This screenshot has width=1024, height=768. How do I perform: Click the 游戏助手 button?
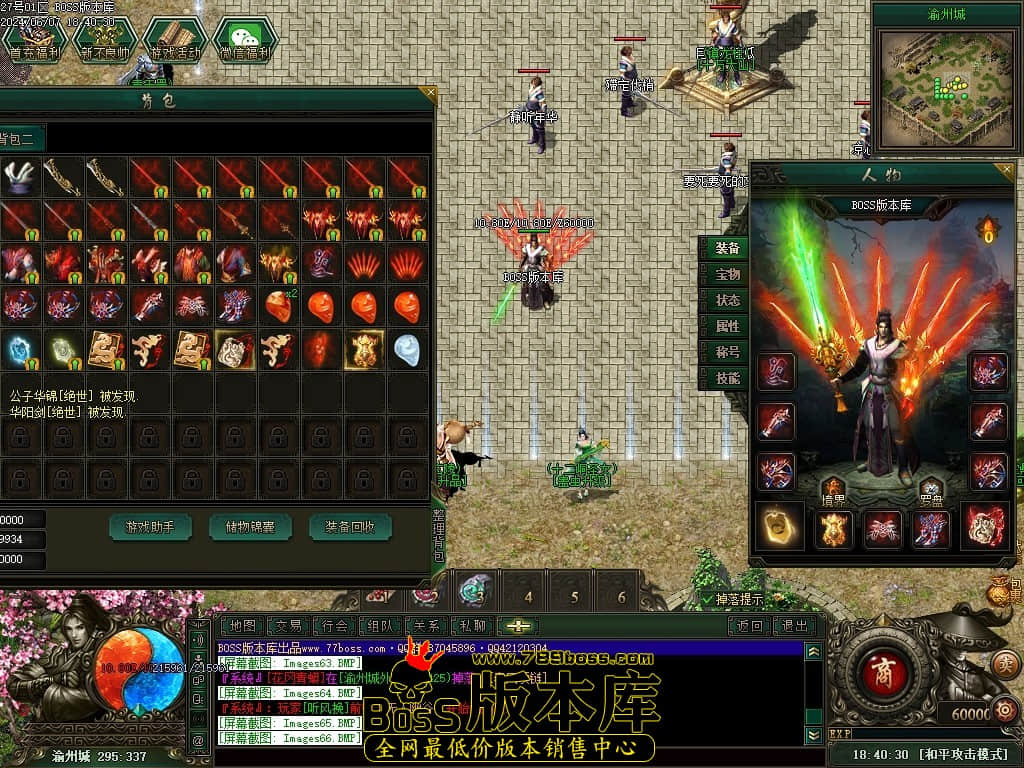point(150,526)
